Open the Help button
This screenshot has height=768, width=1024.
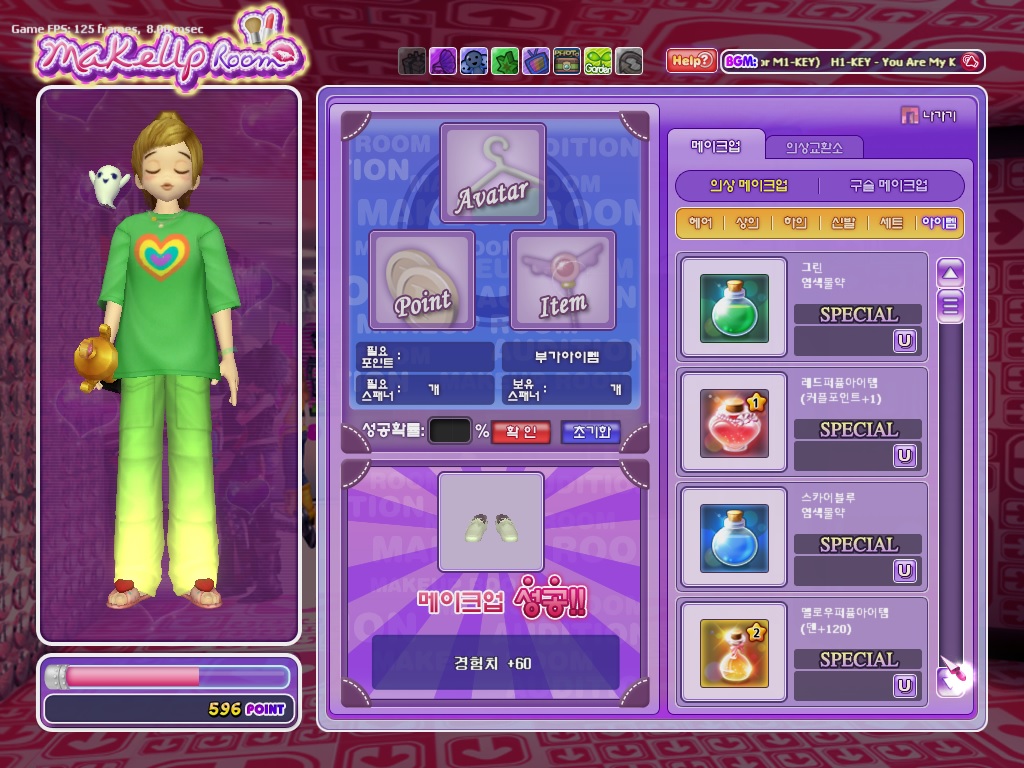point(691,61)
